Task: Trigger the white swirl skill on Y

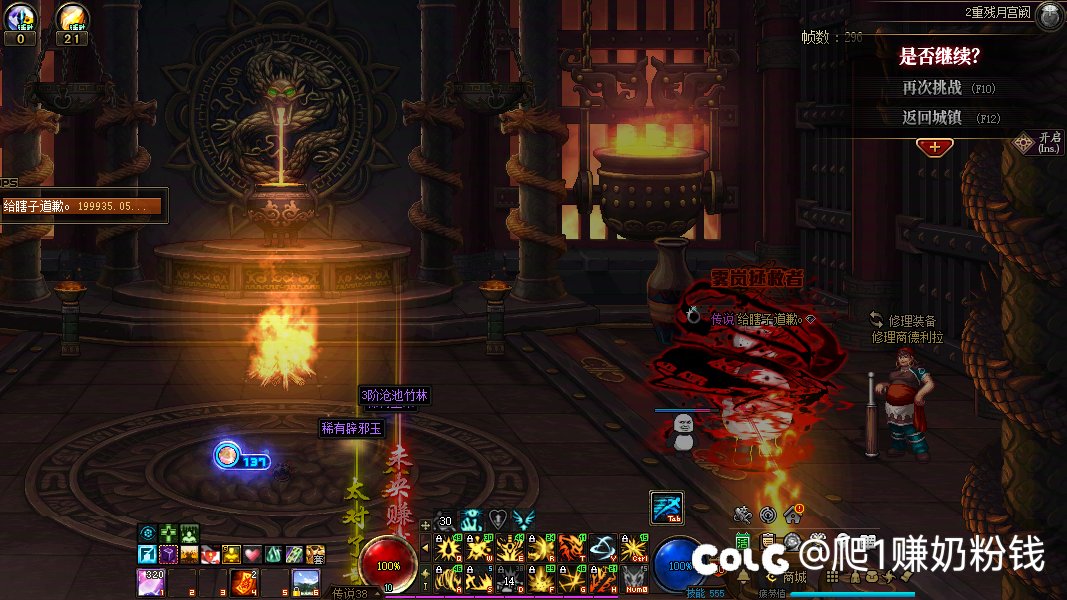Action: (602, 547)
